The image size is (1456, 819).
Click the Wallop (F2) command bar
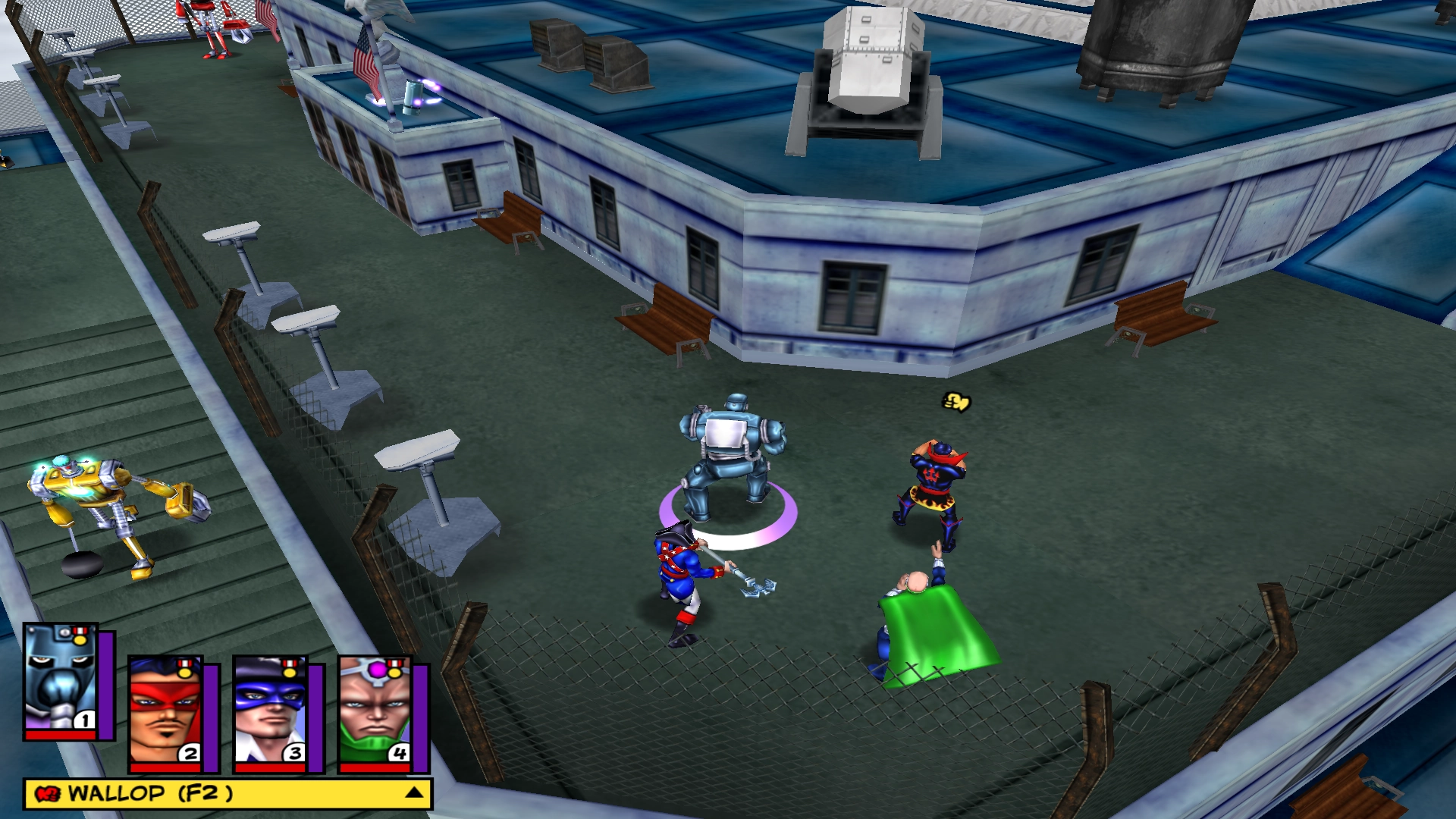[x=212, y=794]
